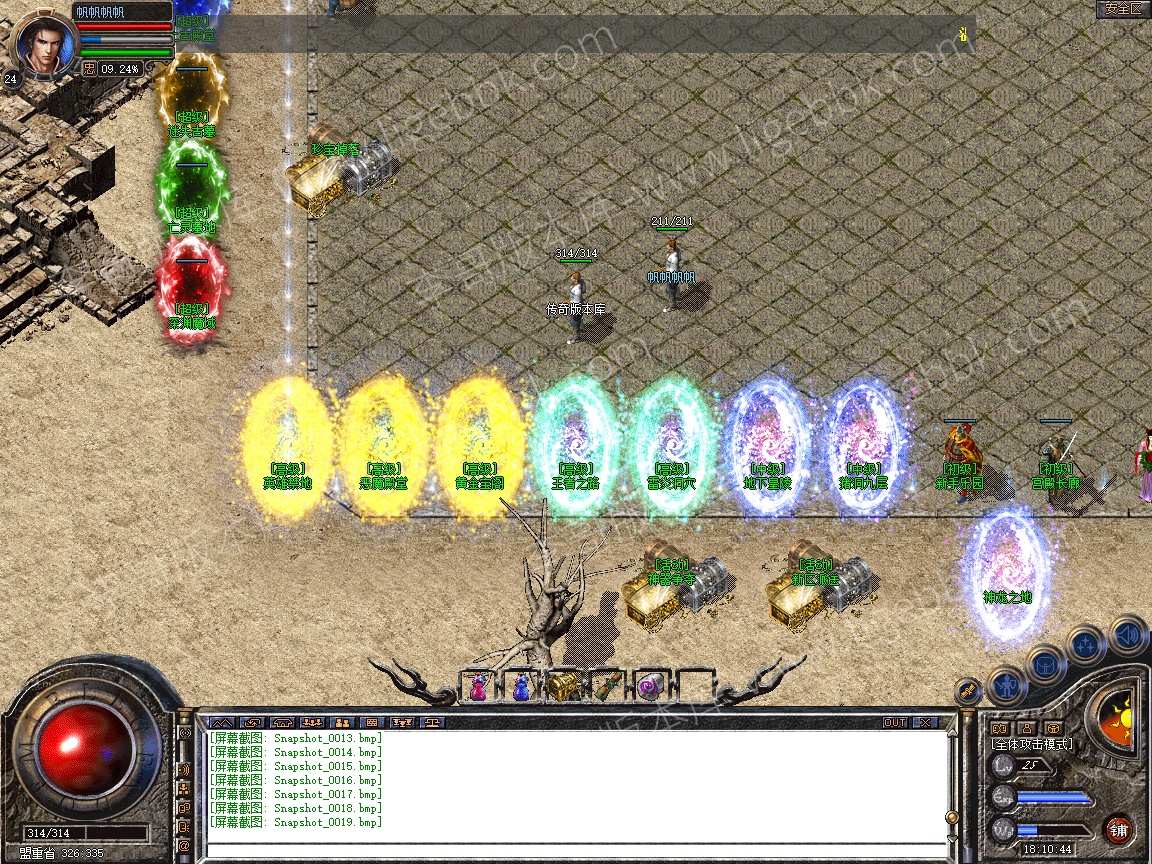
Task: Click the 安全区 label in top-right corner
Action: click(x=1122, y=8)
